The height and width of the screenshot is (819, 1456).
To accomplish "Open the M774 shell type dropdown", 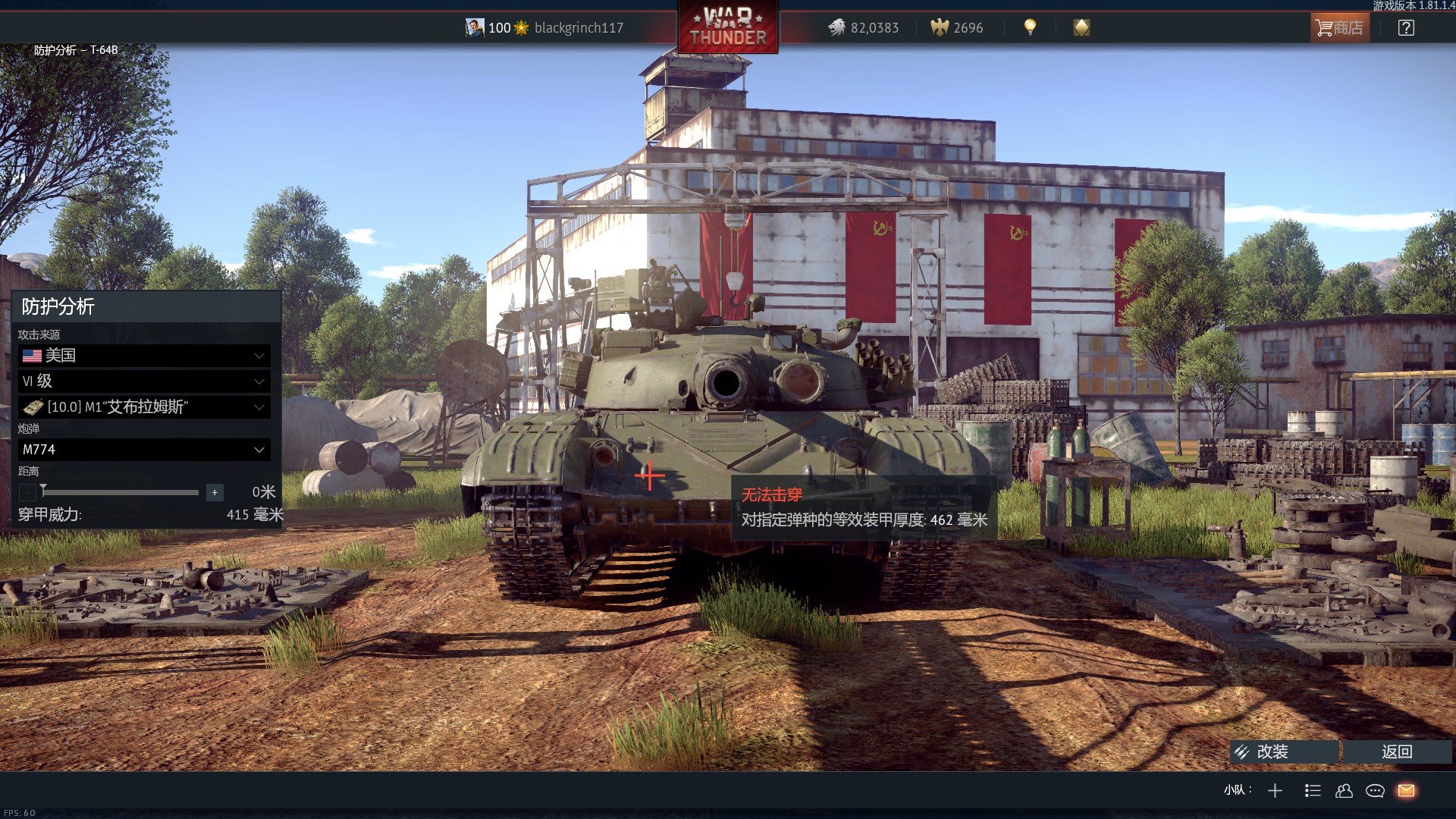I will tap(144, 450).
